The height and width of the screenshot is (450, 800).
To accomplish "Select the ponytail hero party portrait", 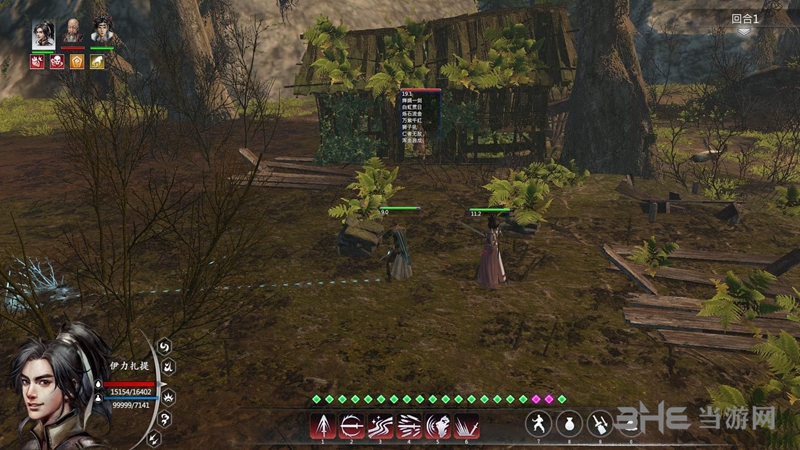I will (44, 32).
